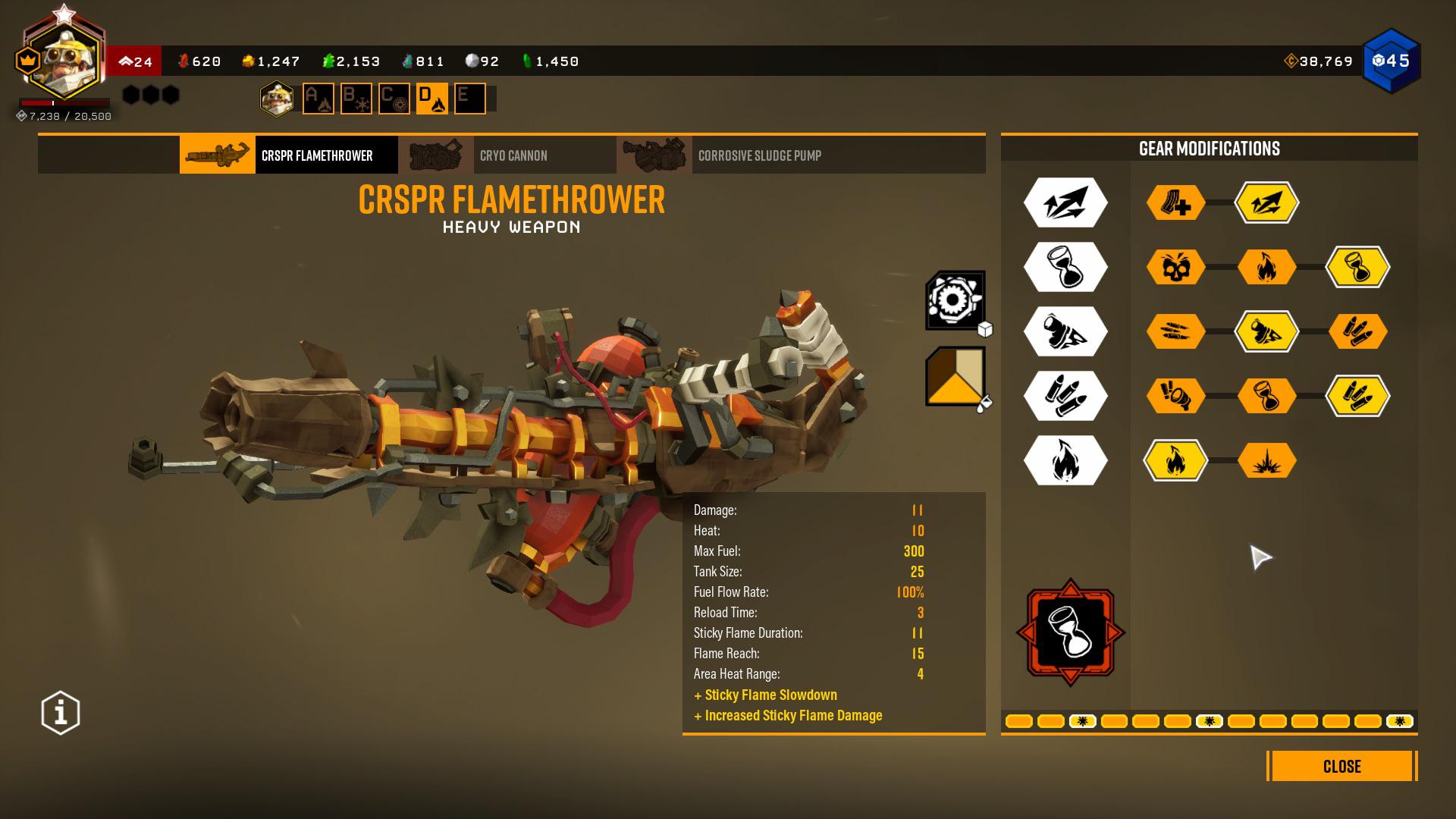Choose the flame damage mod in tier two
The width and height of the screenshot is (1456, 819).
[x=1269, y=268]
